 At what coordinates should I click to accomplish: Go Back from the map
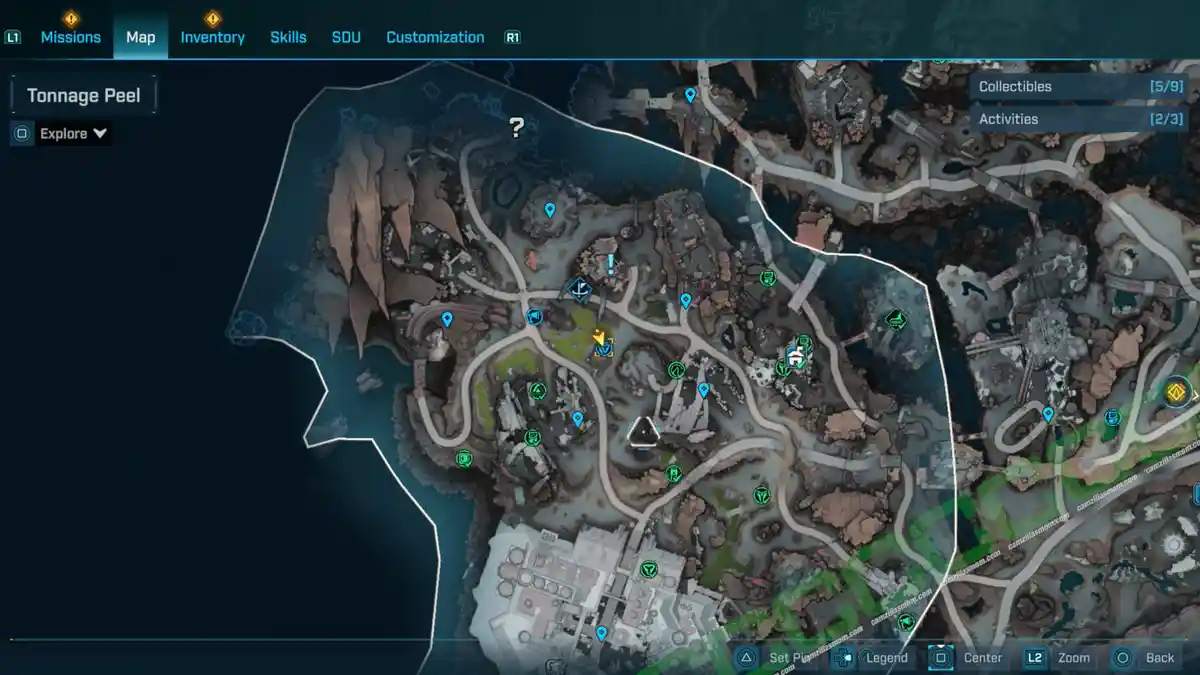pyautogui.click(x=1159, y=658)
